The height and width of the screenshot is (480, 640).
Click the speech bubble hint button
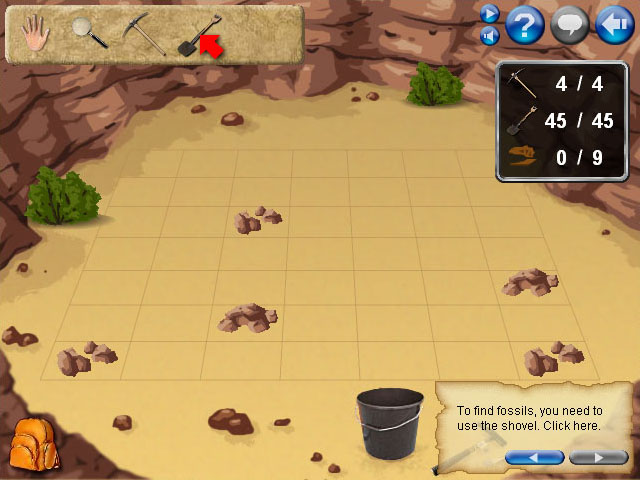pos(570,25)
